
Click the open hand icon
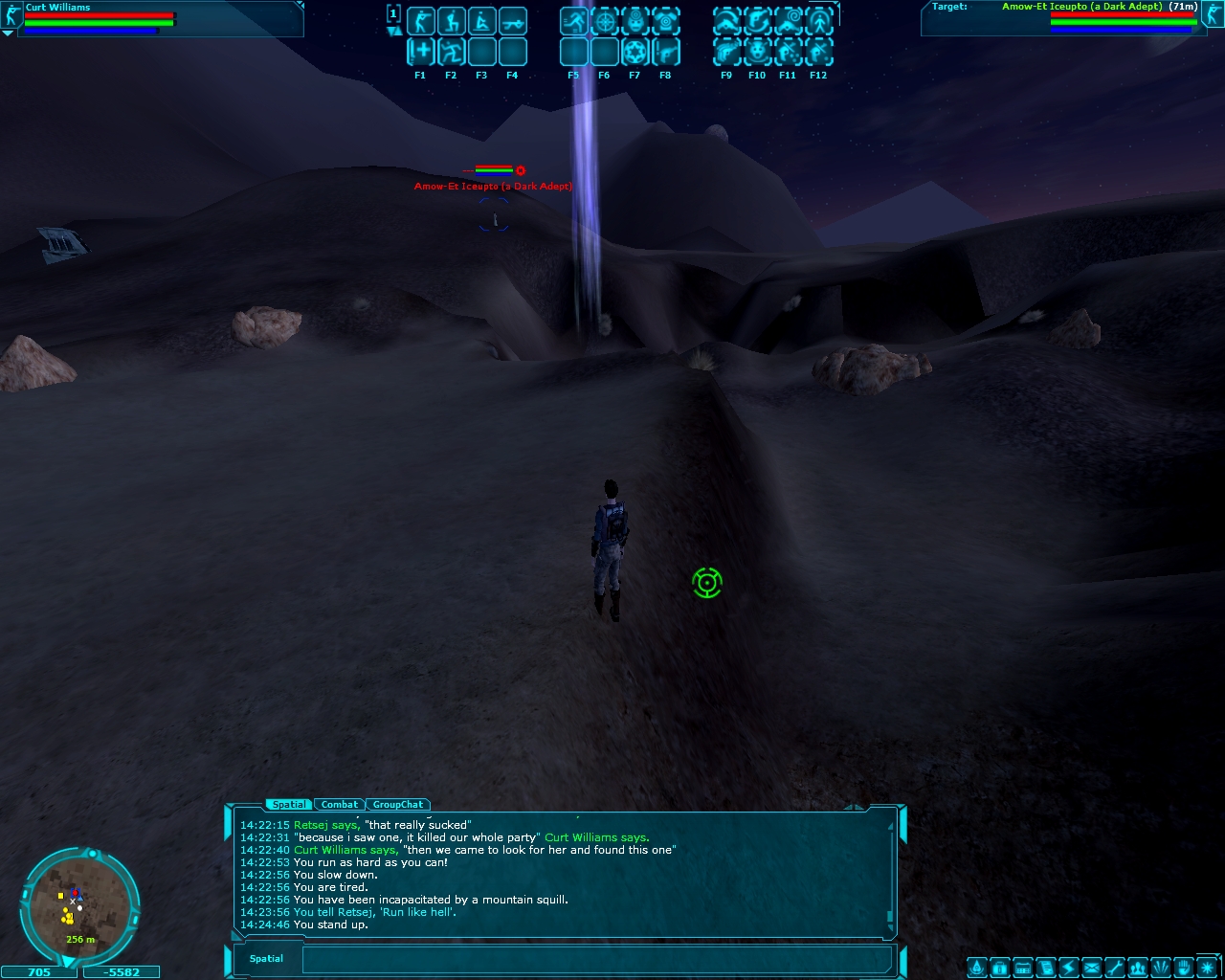(x=1184, y=968)
